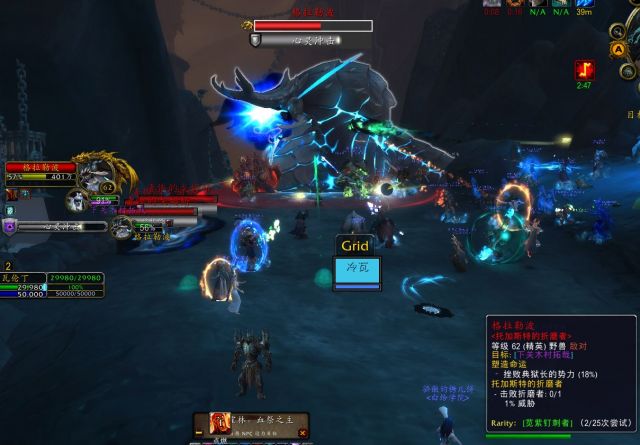
Task: Click the red note debuff icon
Action: pos(583,70)
